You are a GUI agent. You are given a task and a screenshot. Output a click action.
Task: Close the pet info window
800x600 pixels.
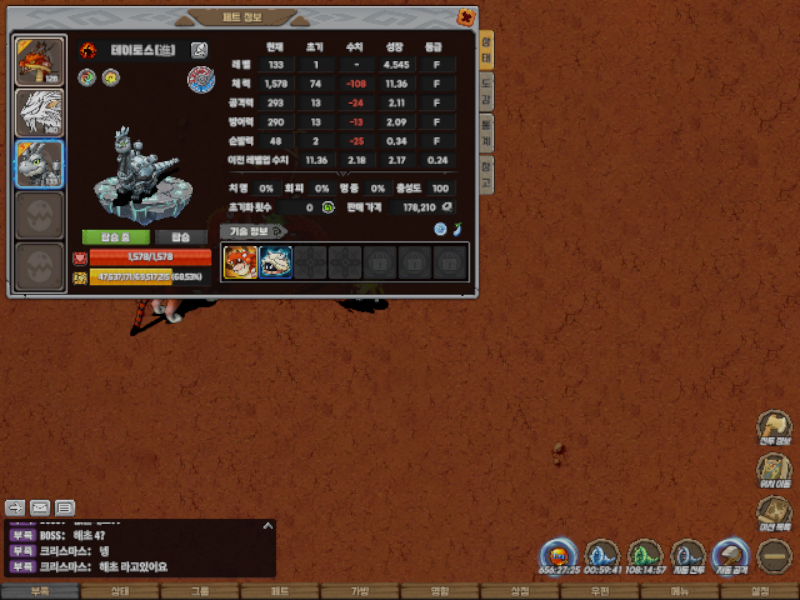pyautogui.click(x=466, y=17)
